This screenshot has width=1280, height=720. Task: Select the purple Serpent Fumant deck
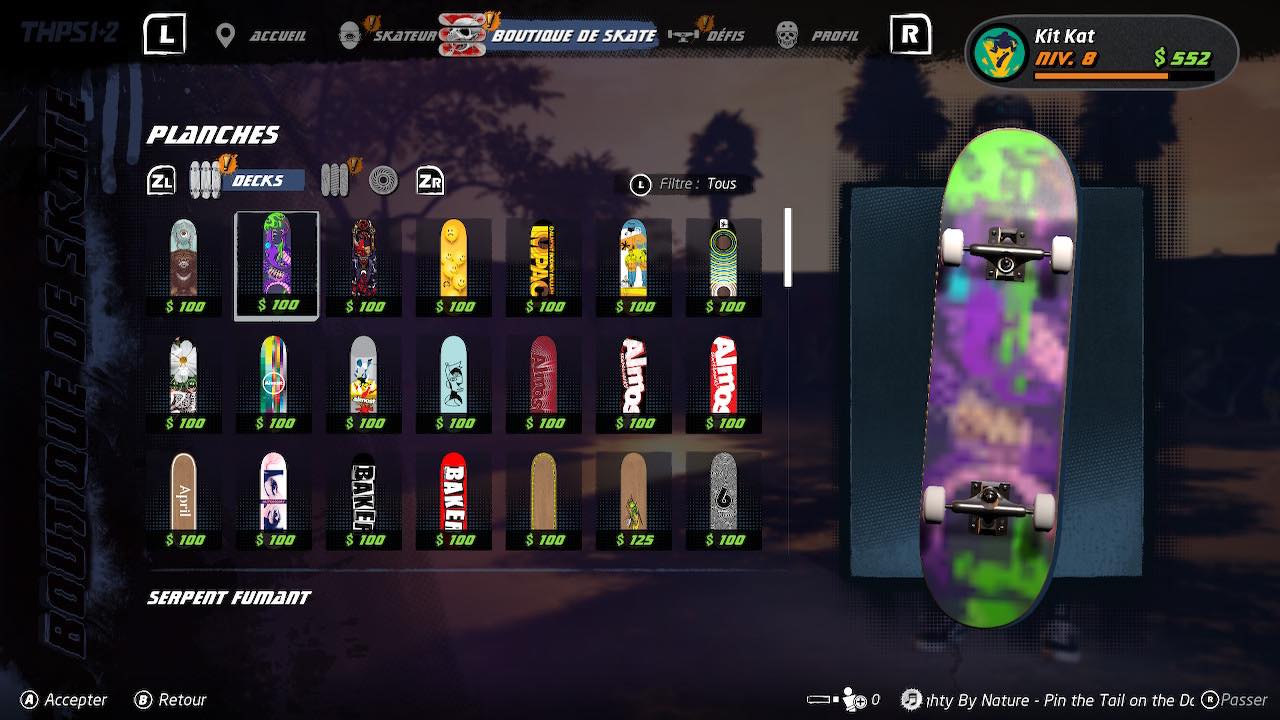[277, 265]
